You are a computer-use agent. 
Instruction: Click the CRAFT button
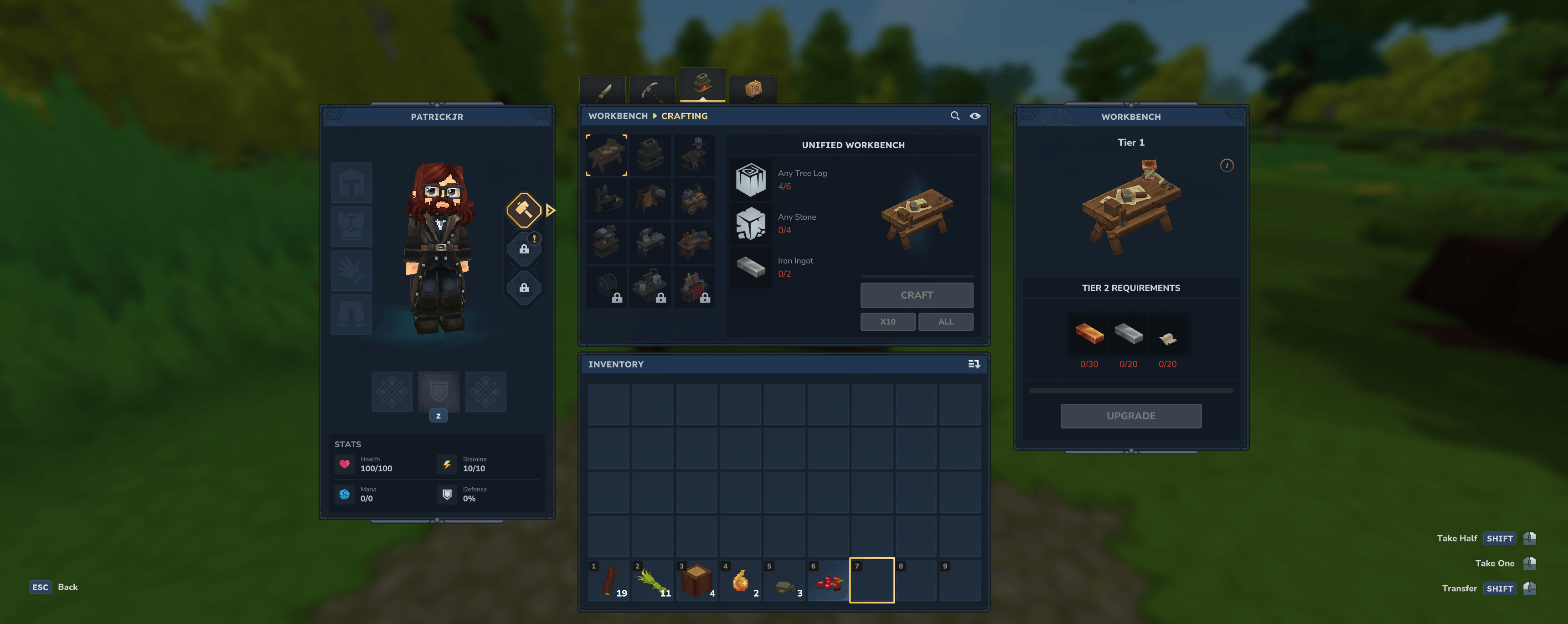pos(916,295)
